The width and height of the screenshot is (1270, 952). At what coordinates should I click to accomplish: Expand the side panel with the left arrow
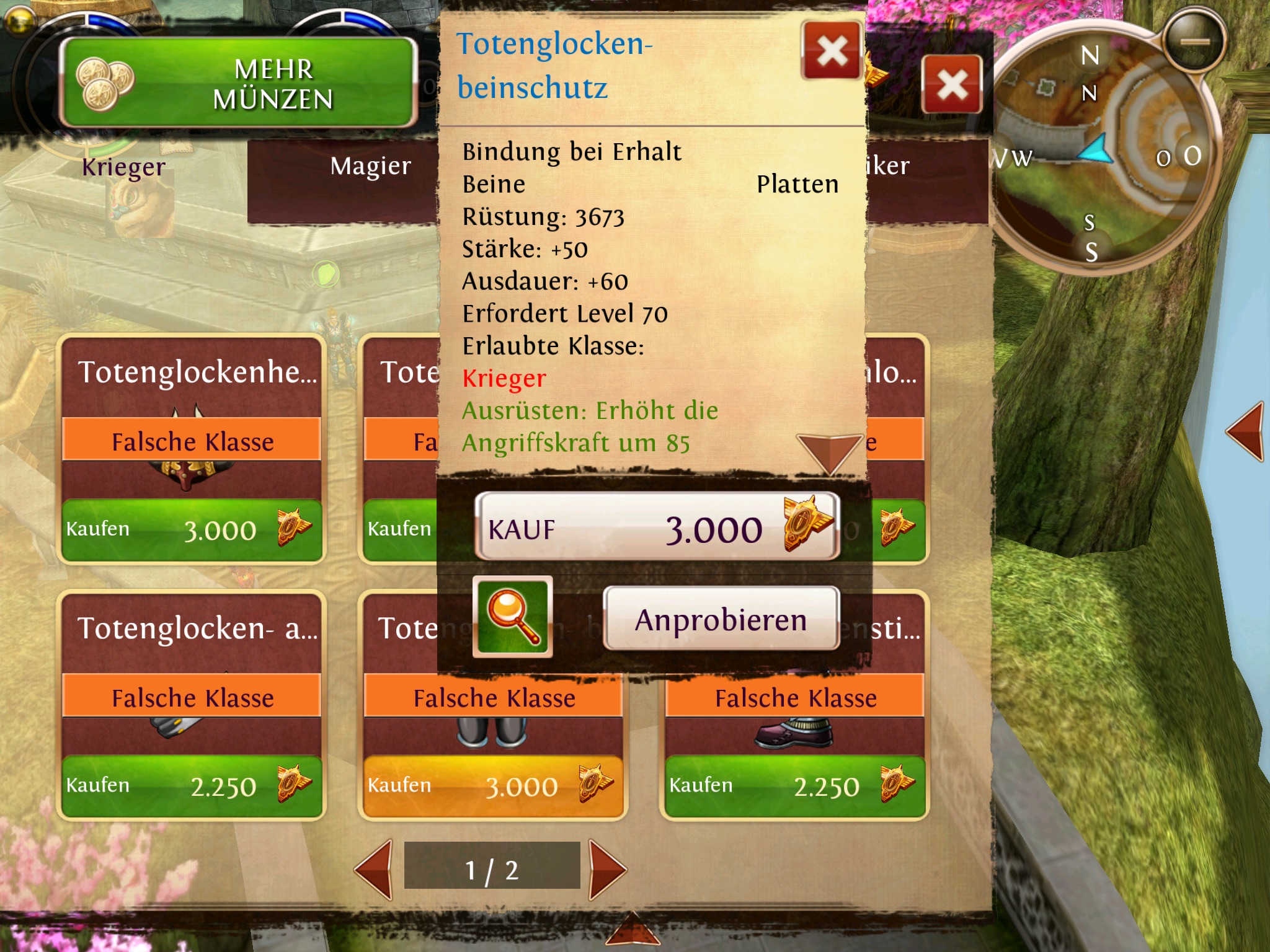[1245, 431]
